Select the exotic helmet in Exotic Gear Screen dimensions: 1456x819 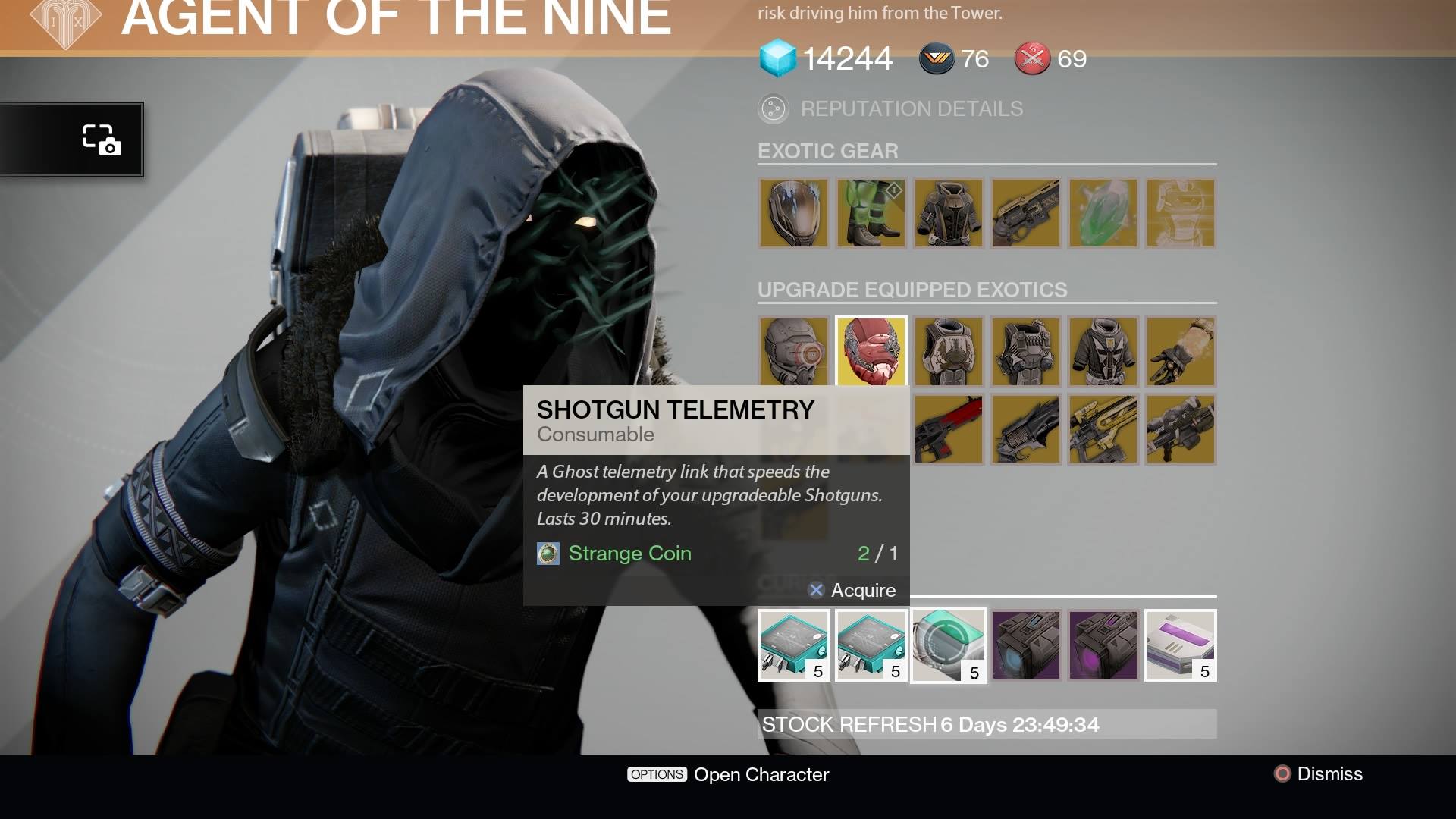tap(794, 213)
